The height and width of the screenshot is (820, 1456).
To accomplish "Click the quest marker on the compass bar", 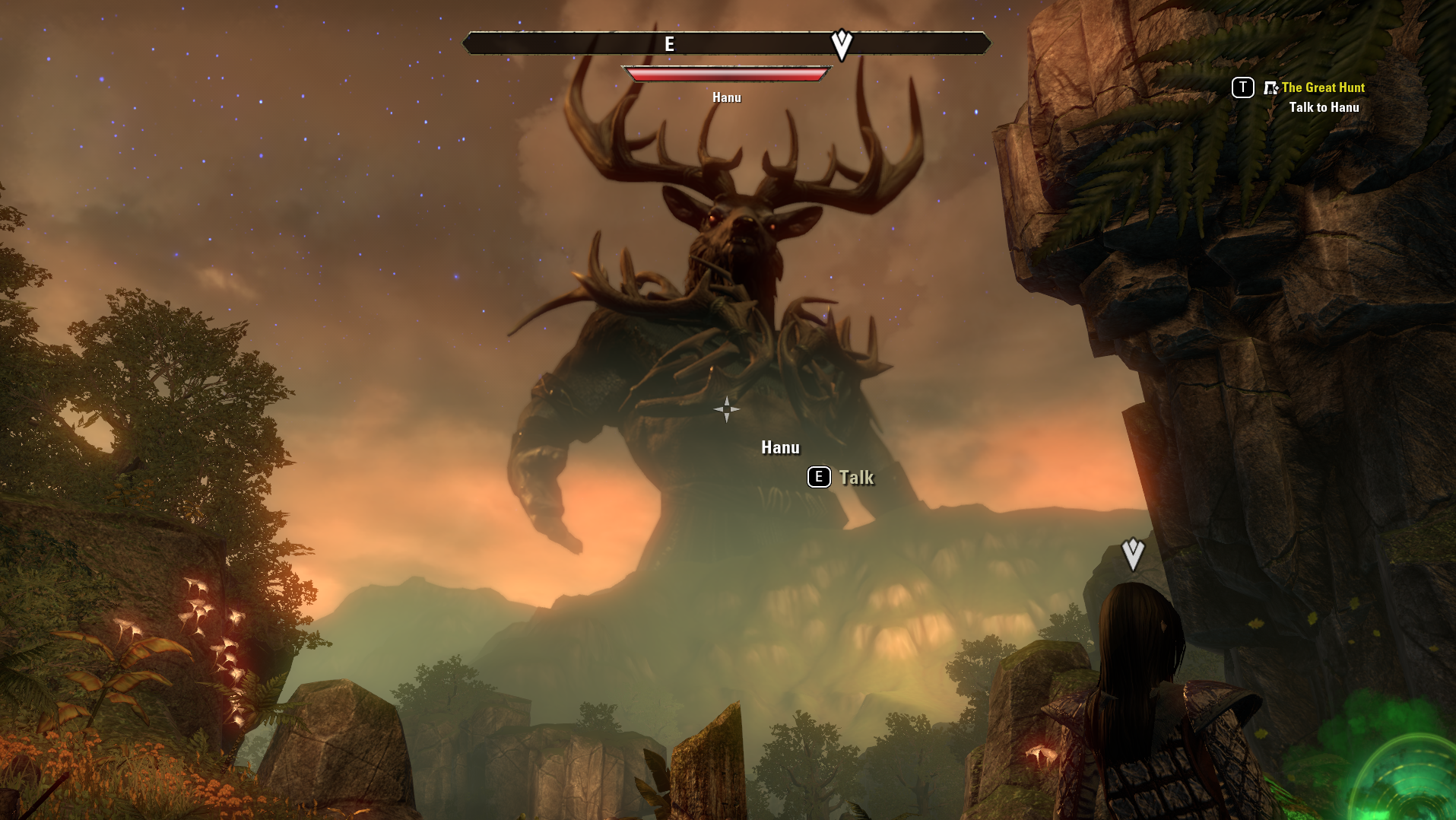I will click(841, 45).
